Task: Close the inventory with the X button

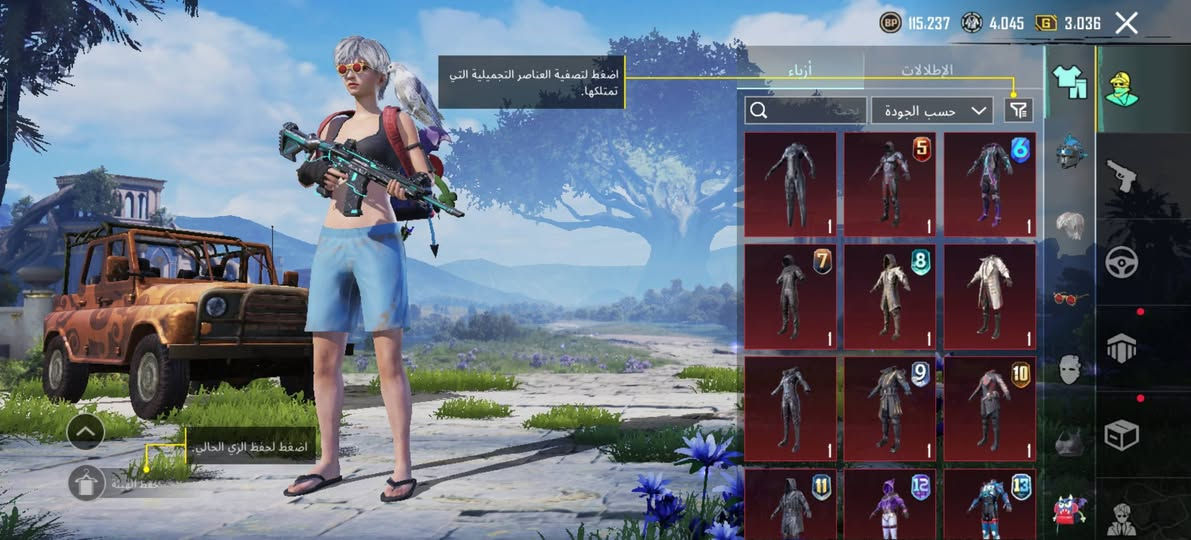Action: tap(1126, 23)
